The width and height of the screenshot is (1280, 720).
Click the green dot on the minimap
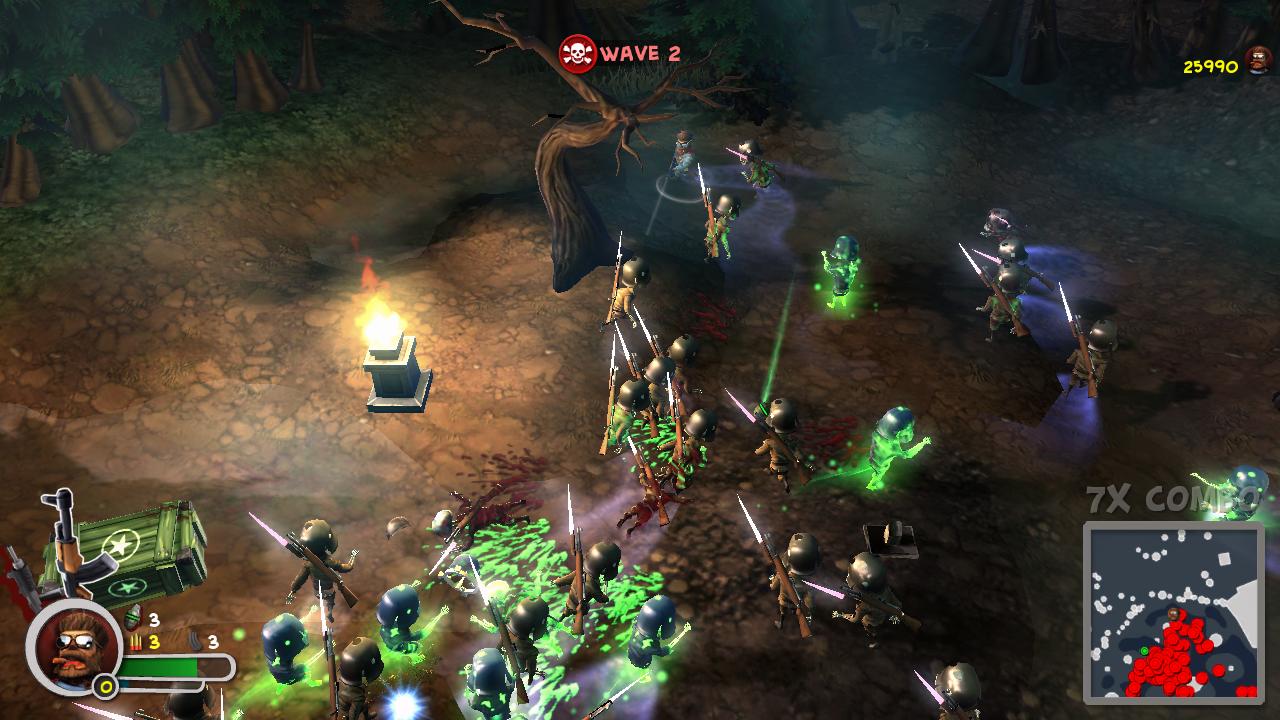1145,651
